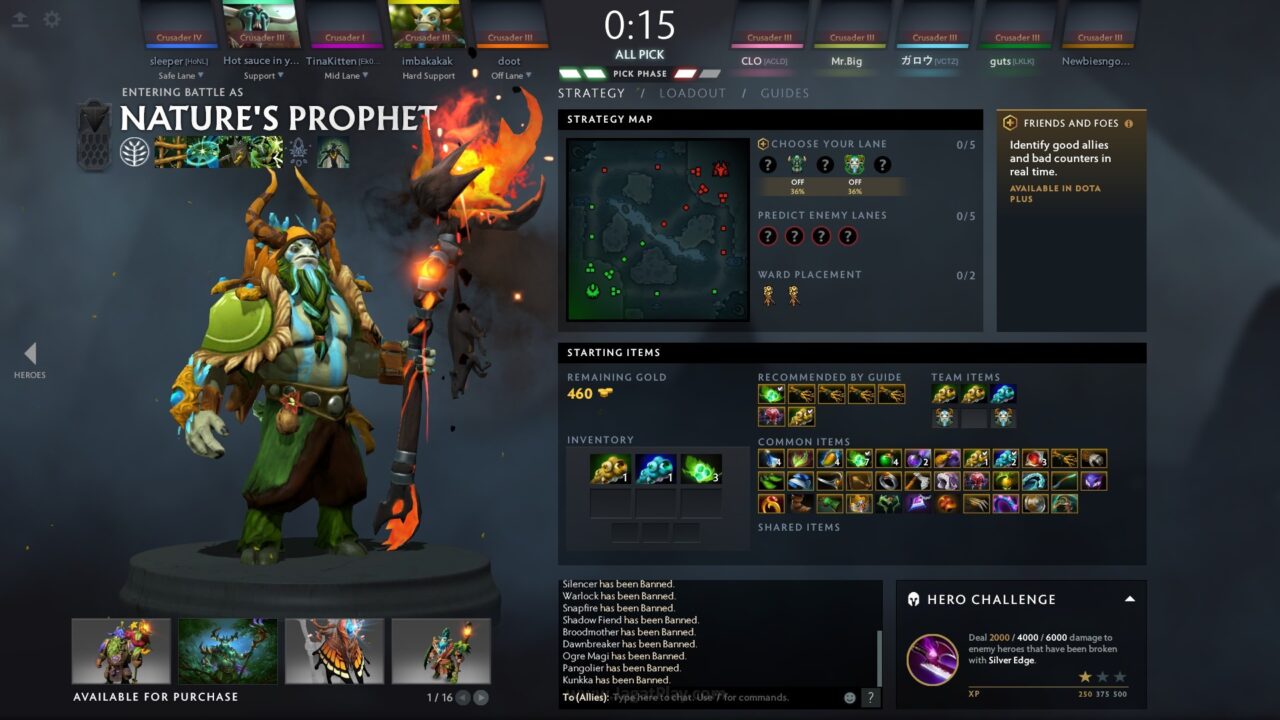Open doot's Off Lane role dropdown
The image size is (1280, 720).
click(x=510, y=74)
